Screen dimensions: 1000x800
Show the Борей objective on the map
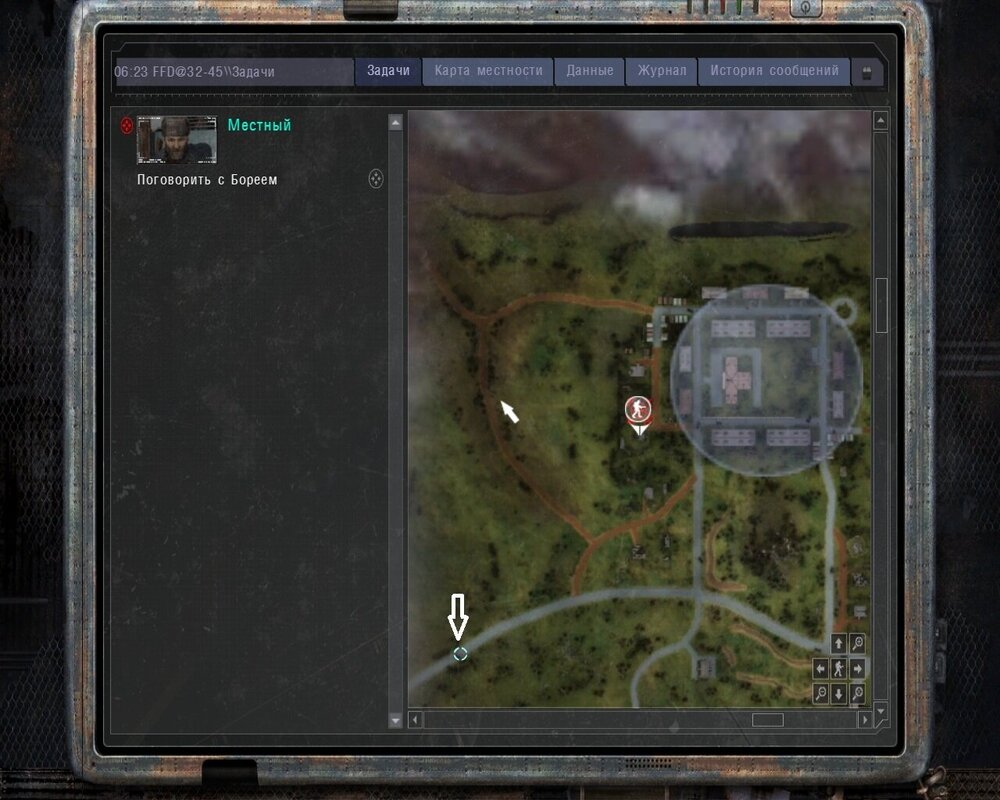(376, 179)
